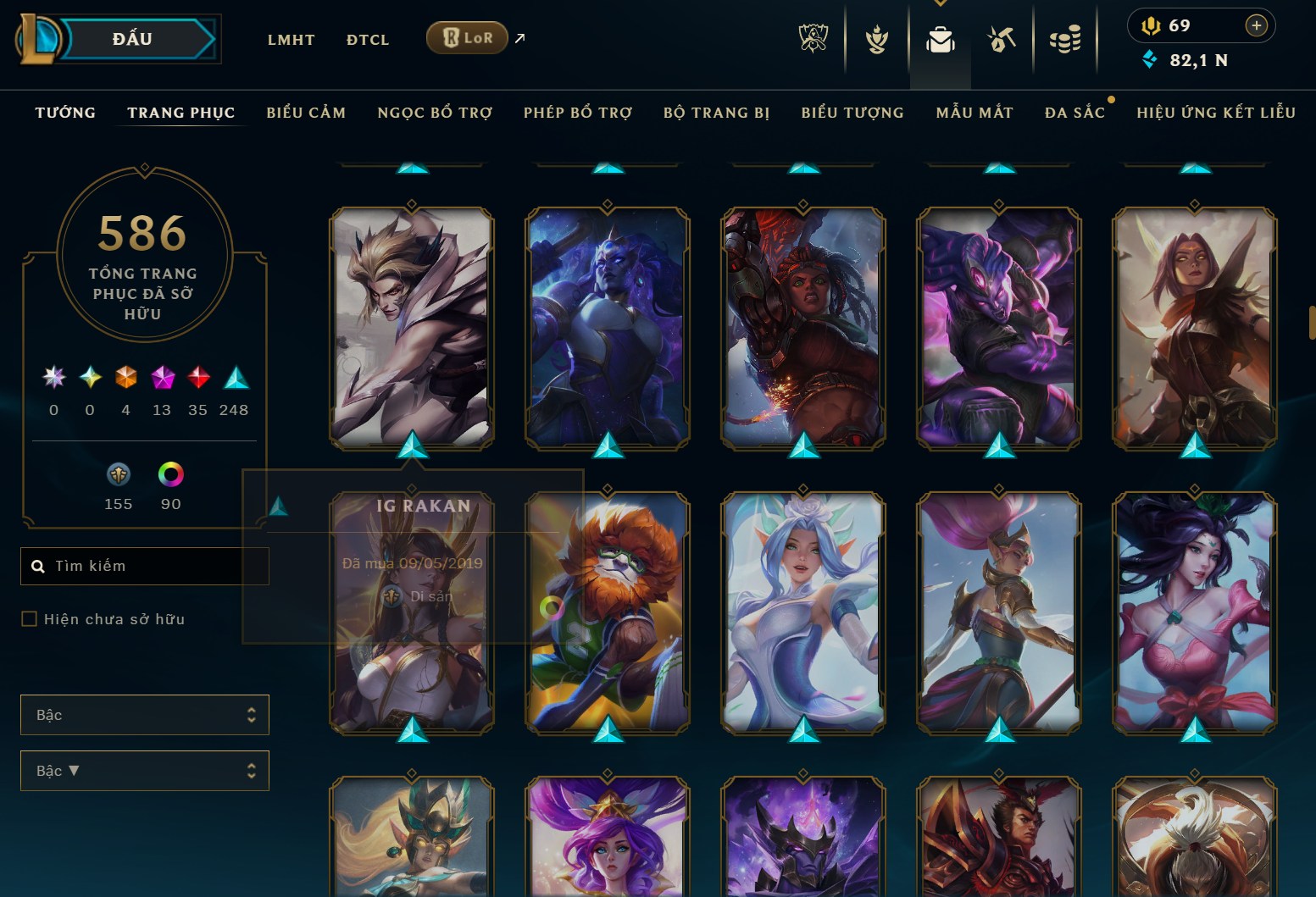Screen dimensions: 1316x897
Task: Open the Esports Worlds icon
Action: click(x=814, y=38)
